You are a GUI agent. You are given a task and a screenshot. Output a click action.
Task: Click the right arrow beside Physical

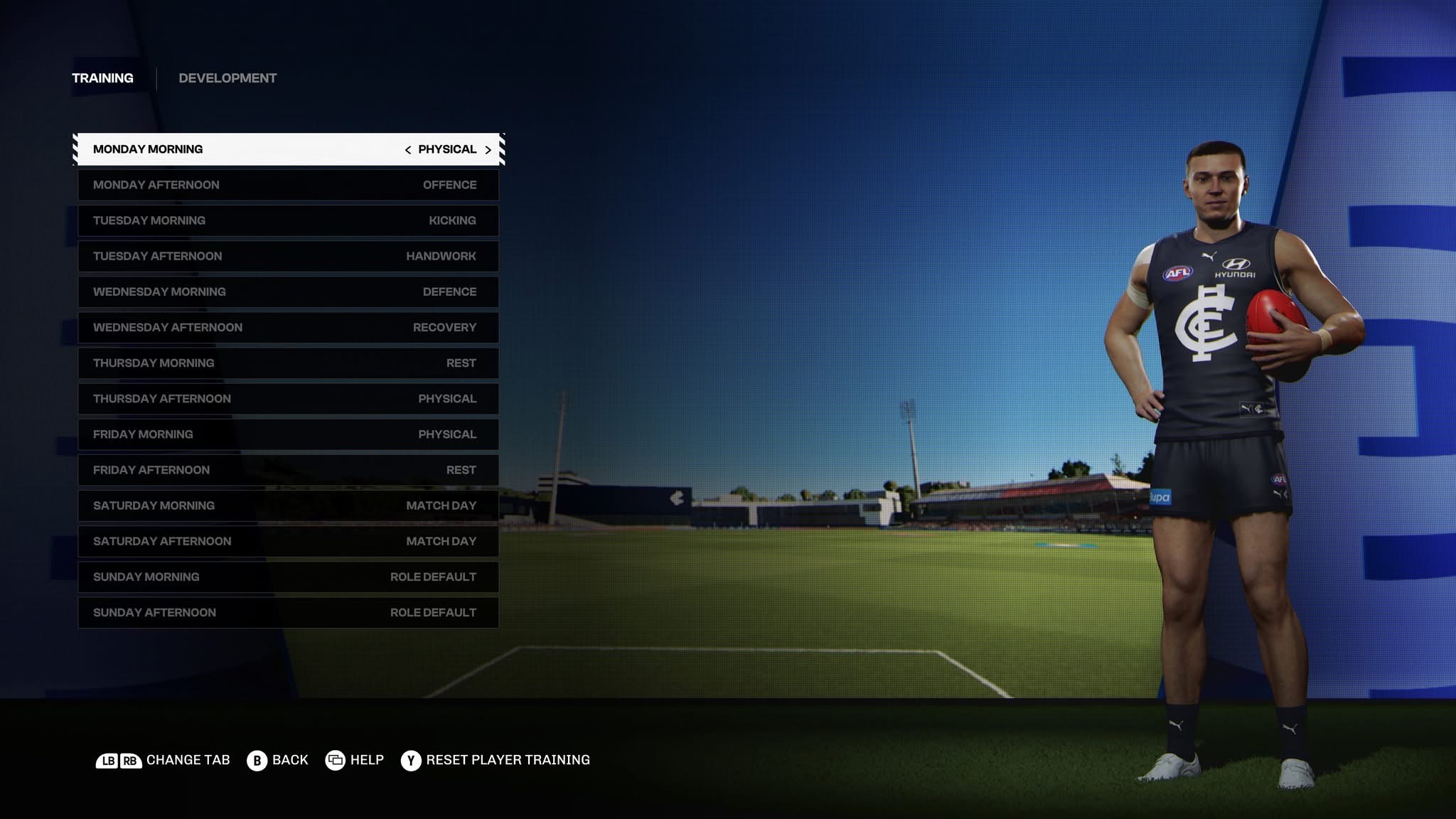[x=488, y=150]
